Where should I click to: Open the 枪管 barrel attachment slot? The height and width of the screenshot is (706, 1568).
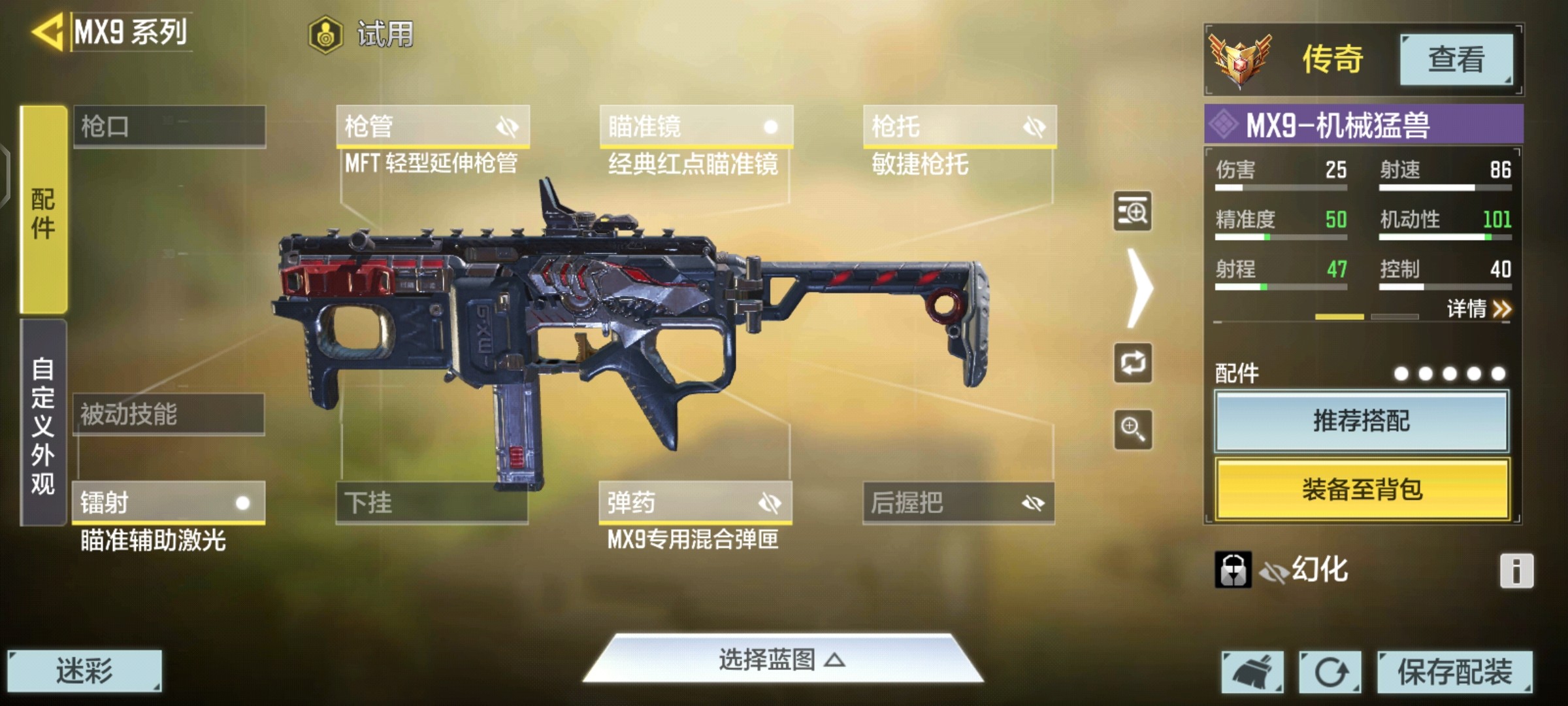[433, 126]
